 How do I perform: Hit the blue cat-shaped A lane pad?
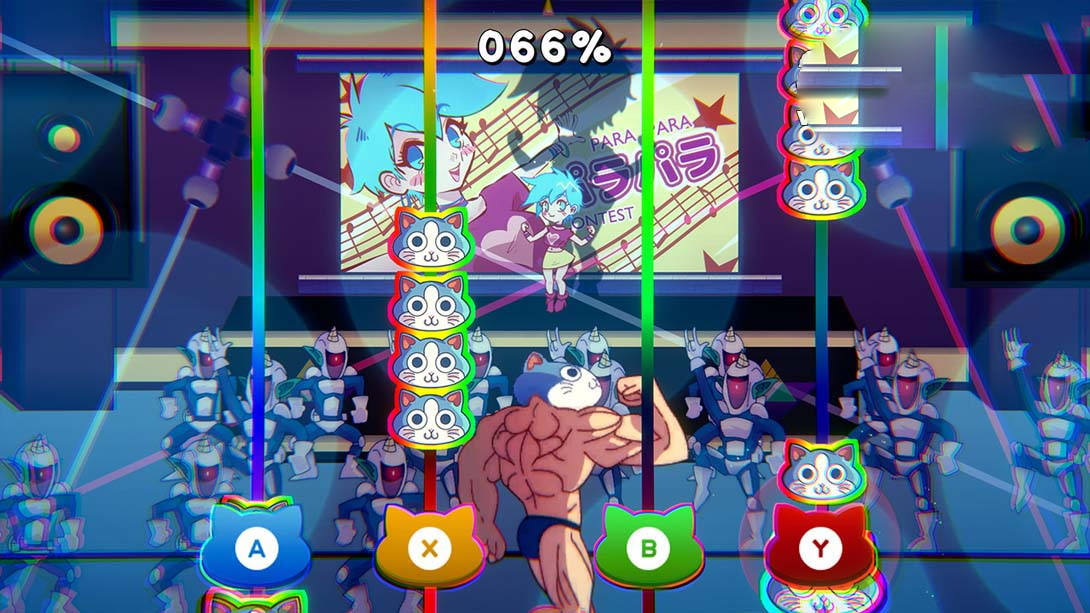tap(256, 548)
